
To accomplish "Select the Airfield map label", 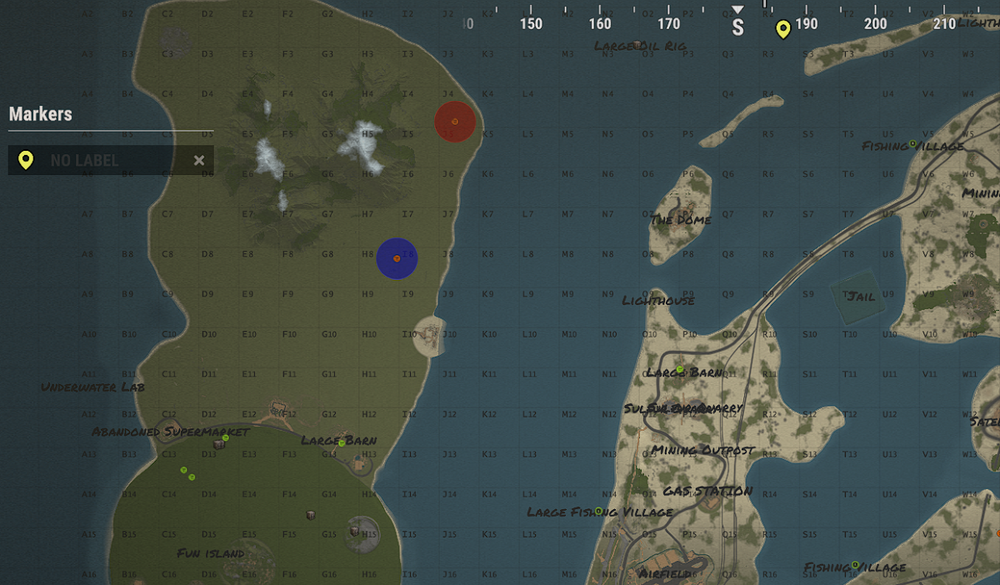I will click(x=664, y=574).
